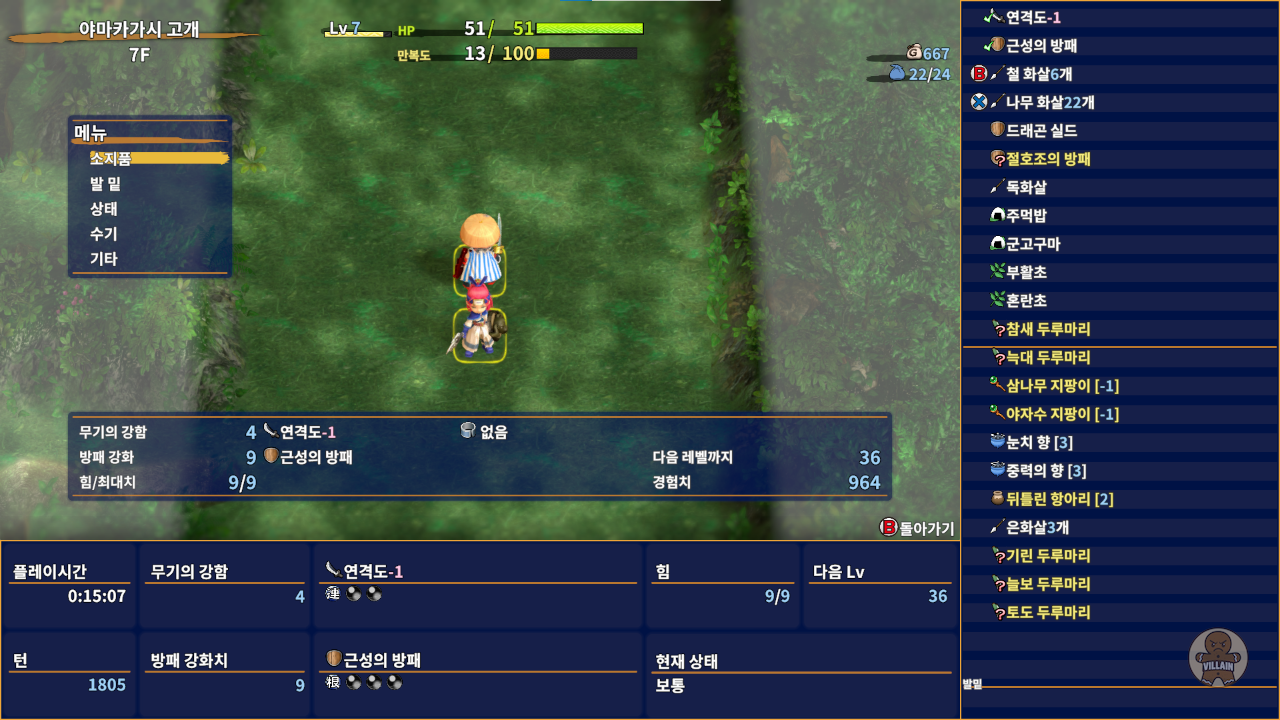Image resolution: width=1280 pixels, height=720 pixels.
Task: Select the 발 밑 menu entry
Action: [x=106, y=184]
